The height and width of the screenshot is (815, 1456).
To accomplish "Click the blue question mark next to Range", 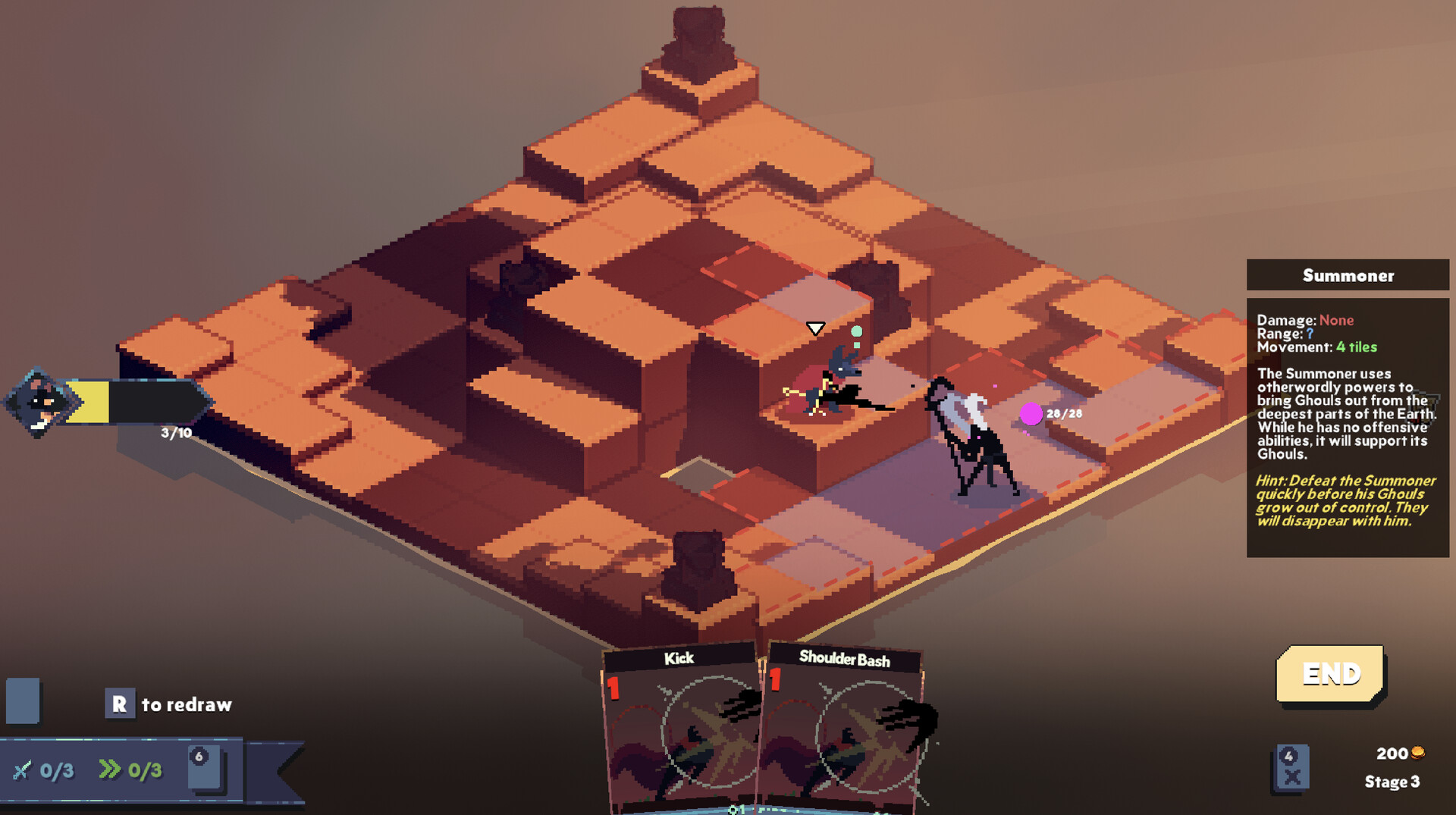I will (x=1310, y=334).
